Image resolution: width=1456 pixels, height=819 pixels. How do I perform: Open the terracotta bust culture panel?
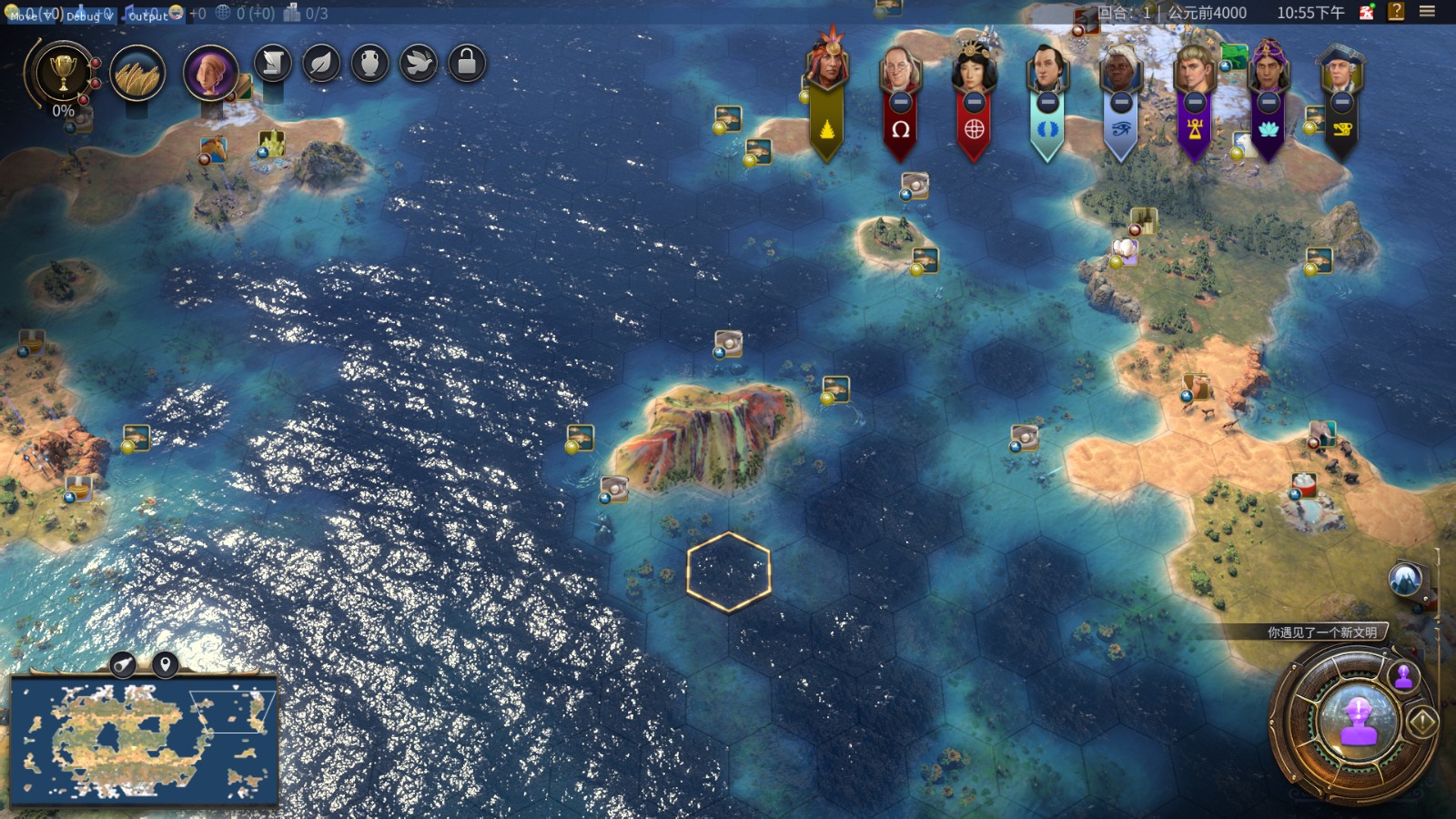[x=210, y=73]
